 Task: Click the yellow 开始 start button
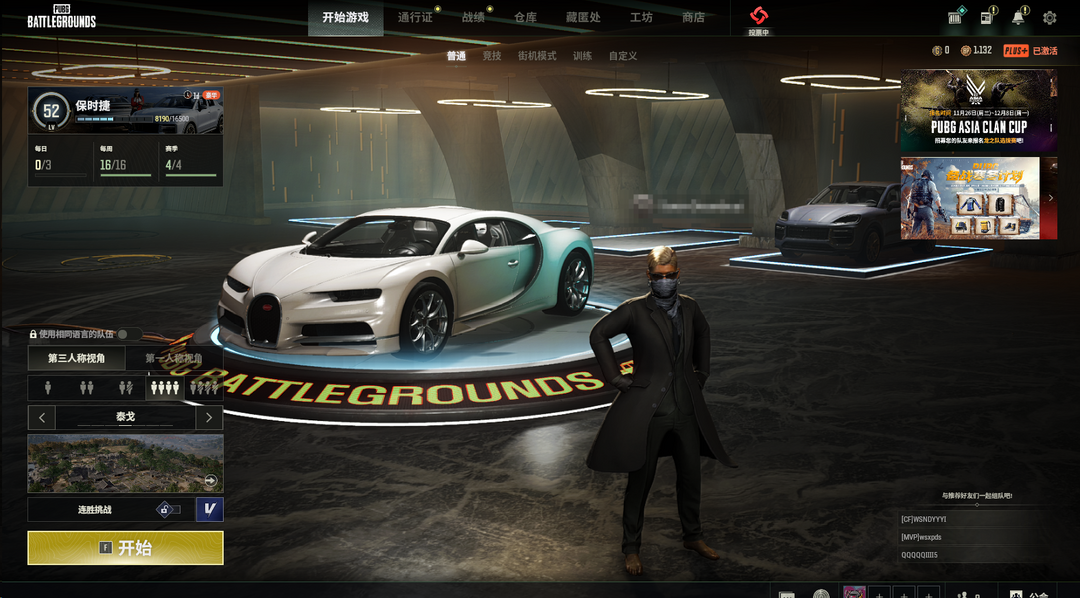coord(125,548)
